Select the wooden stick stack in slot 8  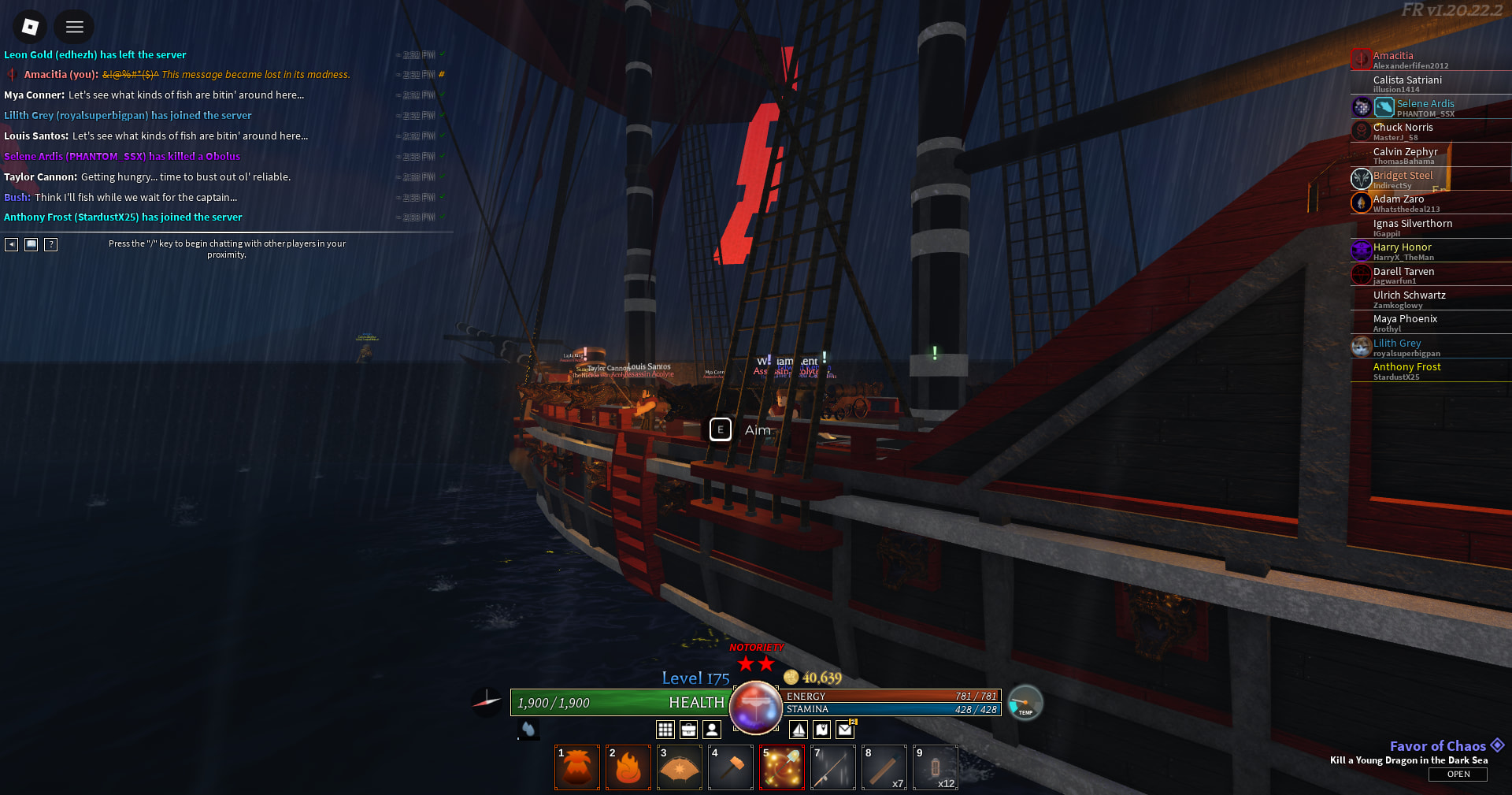point(884,767)
